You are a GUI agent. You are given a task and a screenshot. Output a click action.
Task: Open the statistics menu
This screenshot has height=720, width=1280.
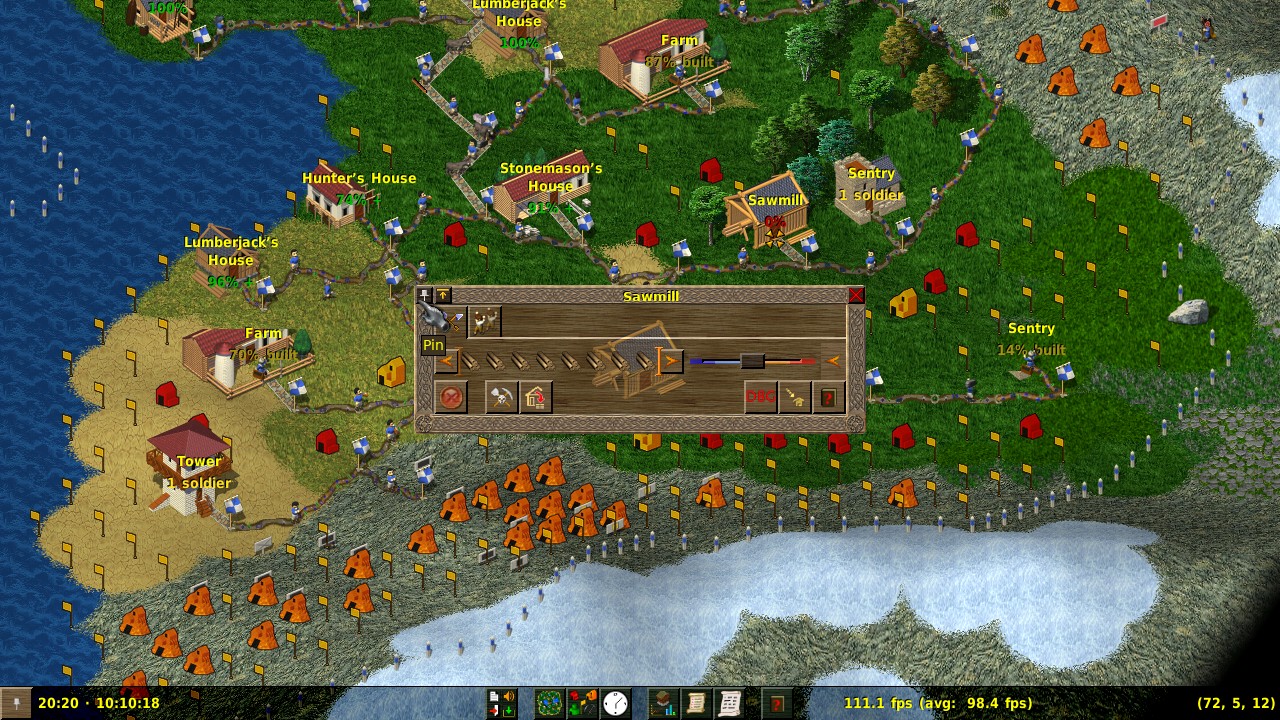pyautogui.click(x=663, y=703)
